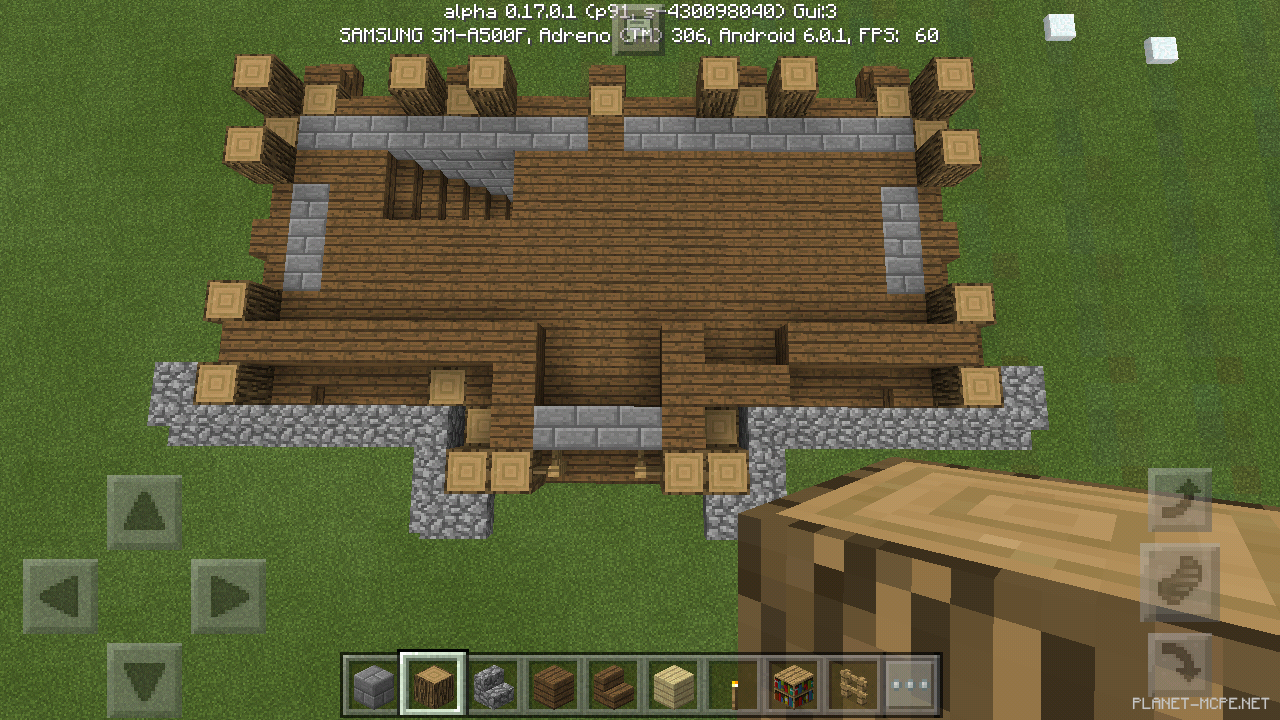Tap the held-item indicator at top center
The width and height of the screenshot is (1280, 720).
pos(640,33)
